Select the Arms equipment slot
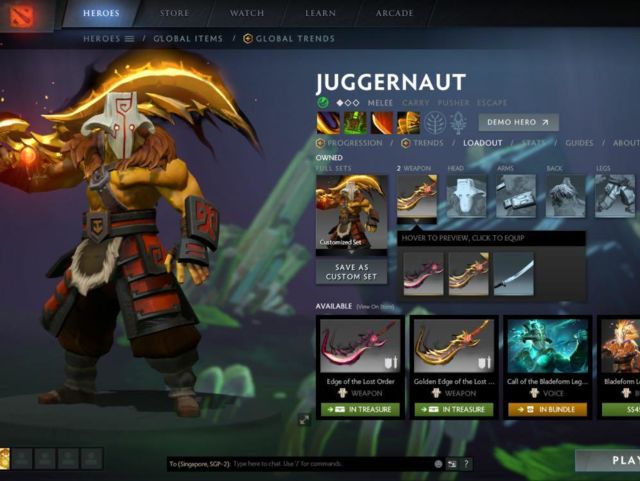The height and width of the screenshot is (481, 640). (516, 197)
